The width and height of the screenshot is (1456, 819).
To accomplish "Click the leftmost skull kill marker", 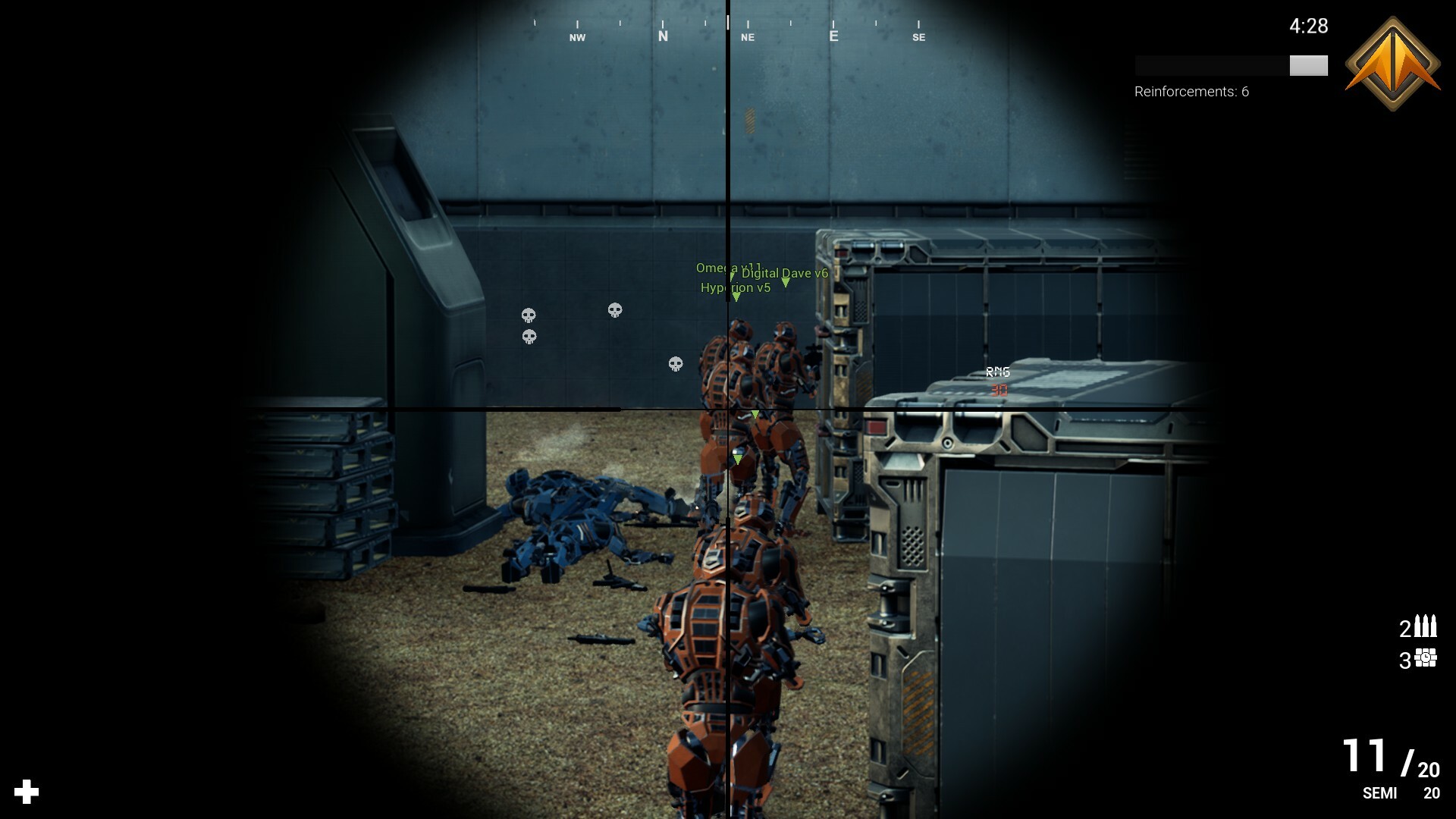I will tap(529, 313).
